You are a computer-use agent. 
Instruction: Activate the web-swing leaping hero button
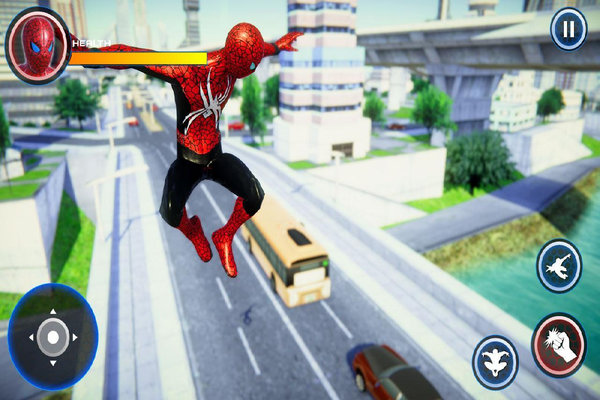[x=559, y=266]
